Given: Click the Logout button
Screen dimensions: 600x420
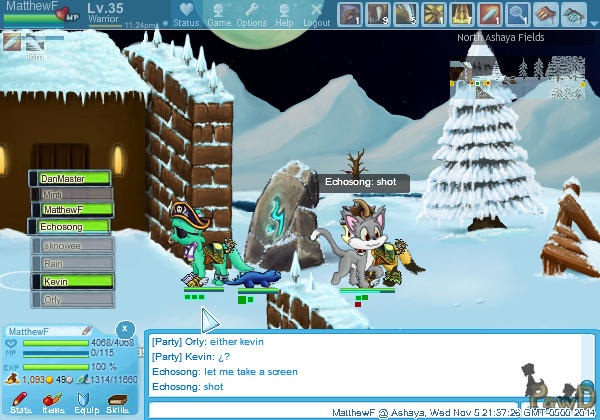Looking at the screenshot, I should coord(316,15).
